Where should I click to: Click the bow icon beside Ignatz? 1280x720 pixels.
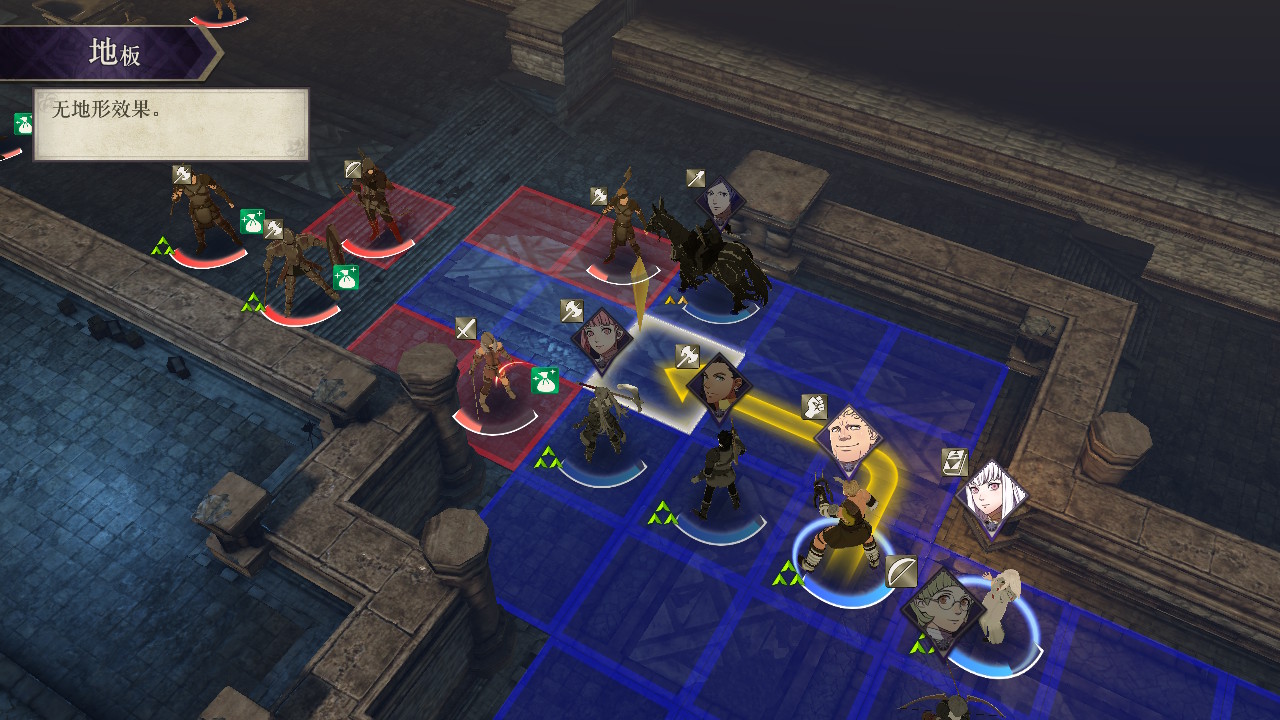pyautogui.click(x=901, y=571)
